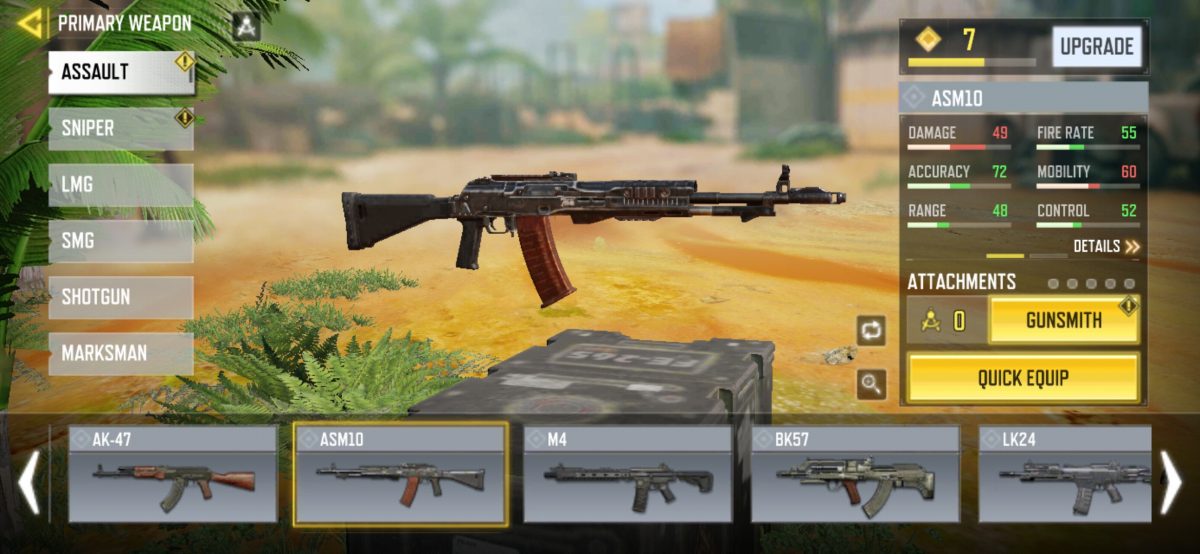The image size is (1200, 554).
Task: Choose the LK24 weapon card
Action: pos(1062,474)
